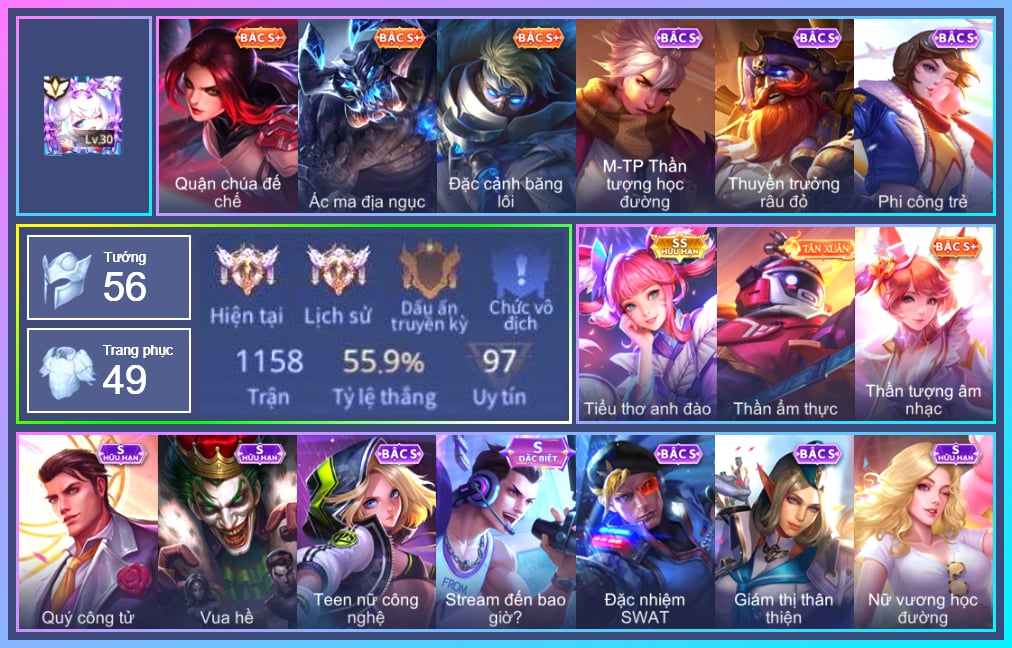Open the Stream đến bao giờ? skin
The height and width of the screenshot is (648, 1012).
(x=505, y=531)
